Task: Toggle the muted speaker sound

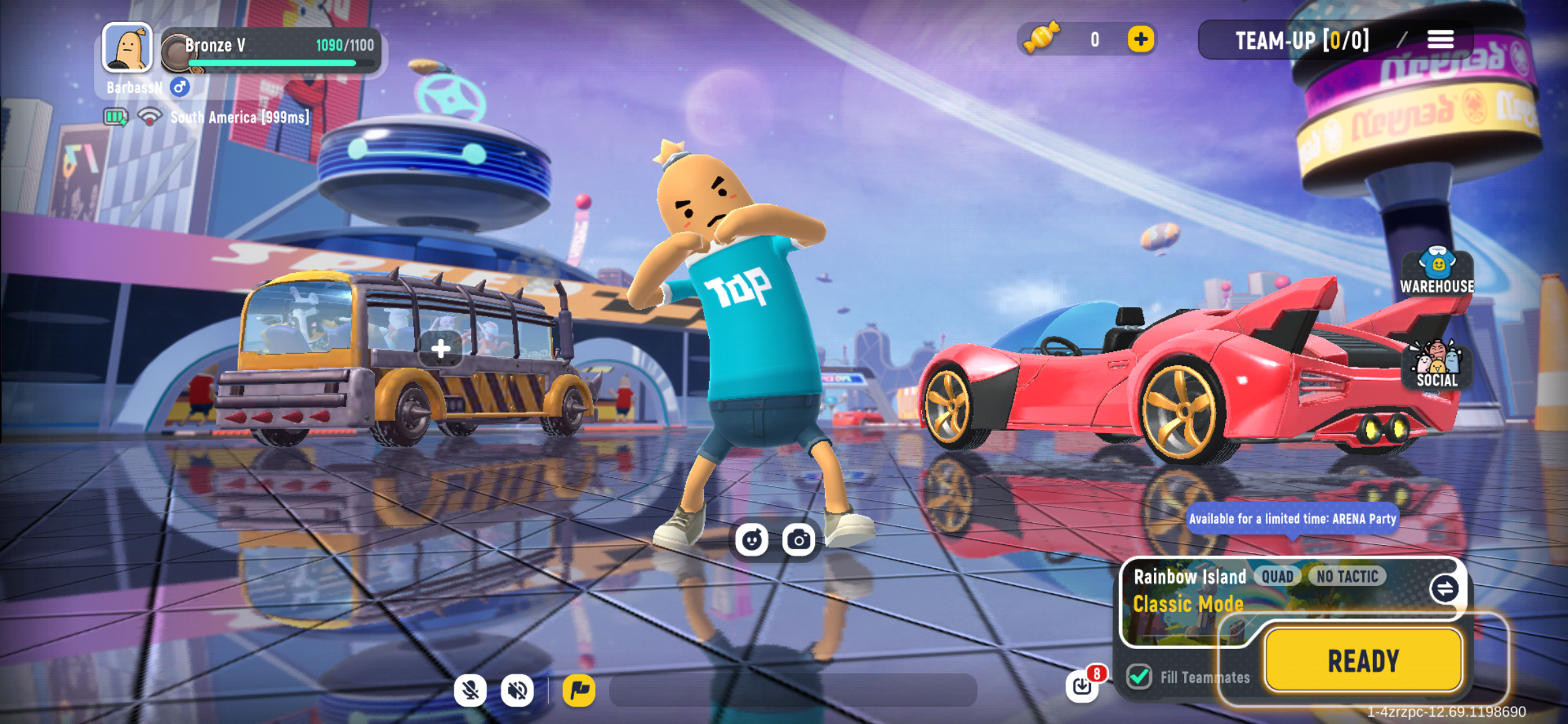Action: [x=517, y=690]
